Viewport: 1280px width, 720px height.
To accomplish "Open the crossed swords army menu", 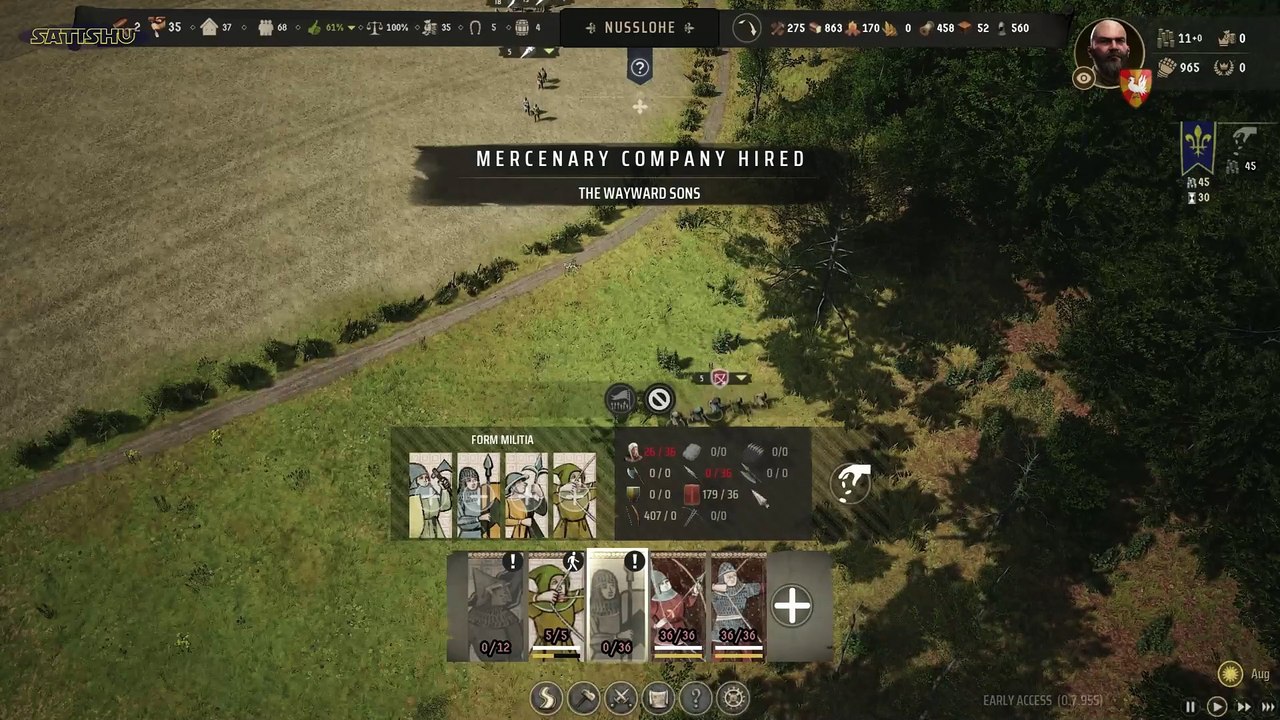I will [621, 697].
